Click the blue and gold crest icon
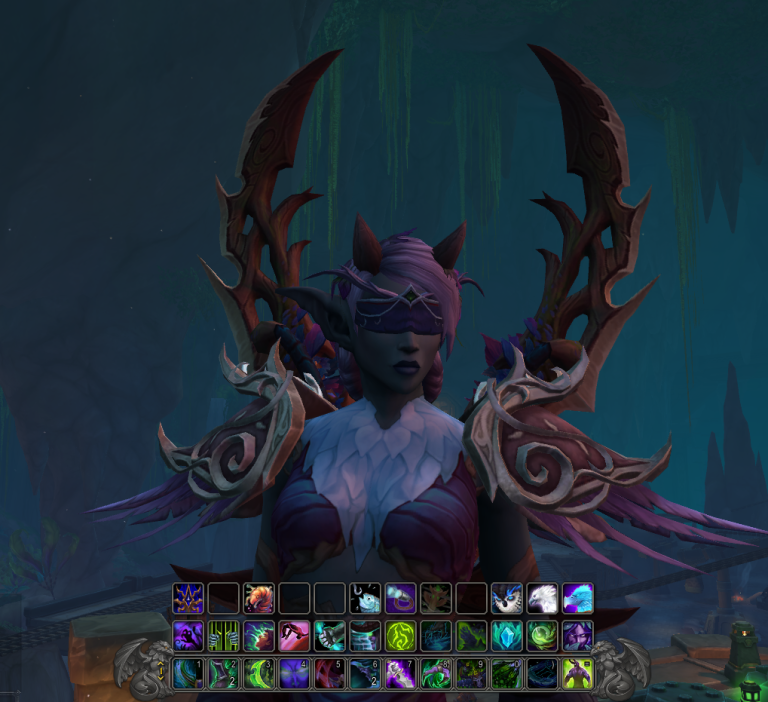 188,598
